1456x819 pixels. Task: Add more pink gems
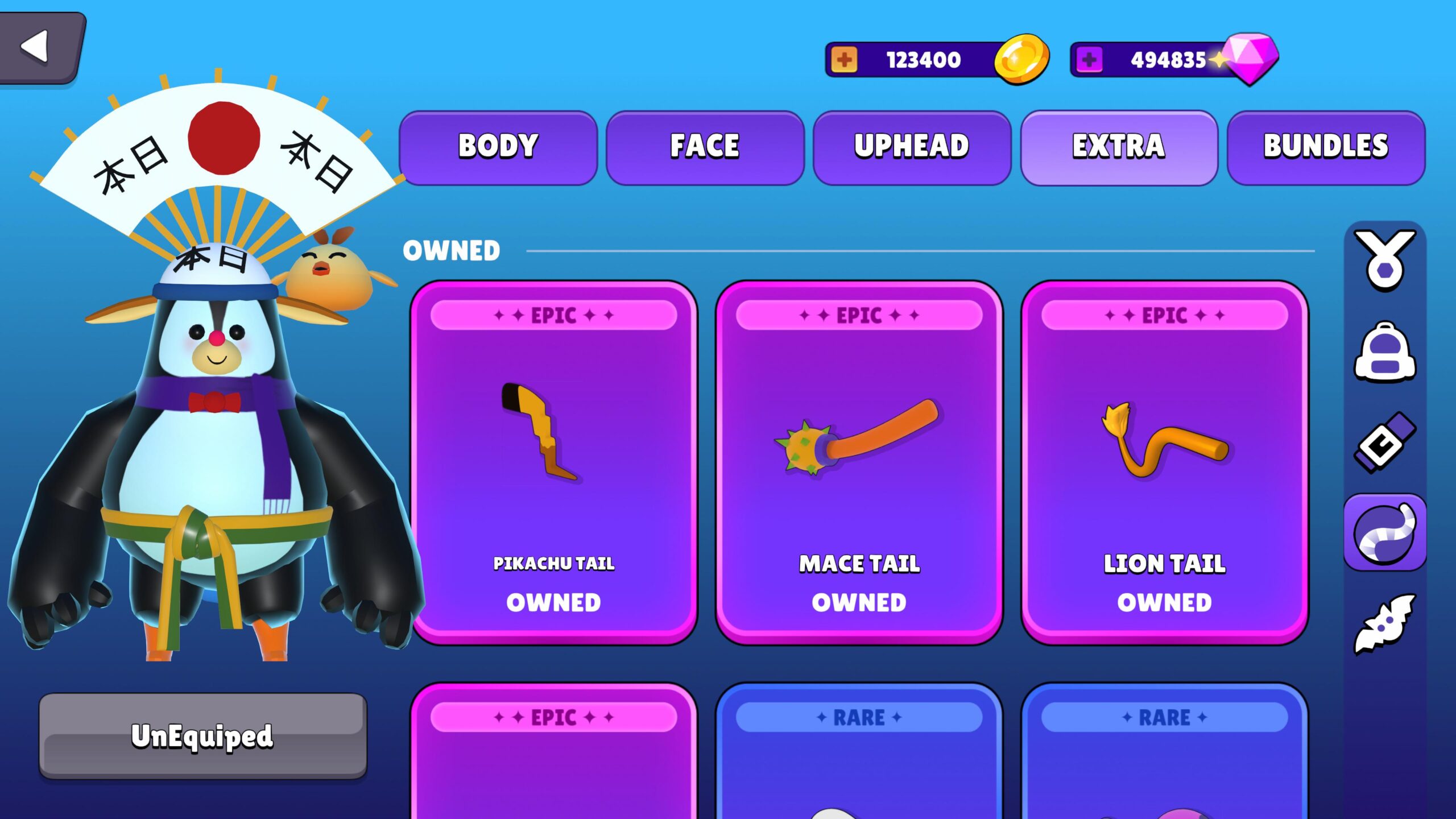click(x=1089, y=60)
